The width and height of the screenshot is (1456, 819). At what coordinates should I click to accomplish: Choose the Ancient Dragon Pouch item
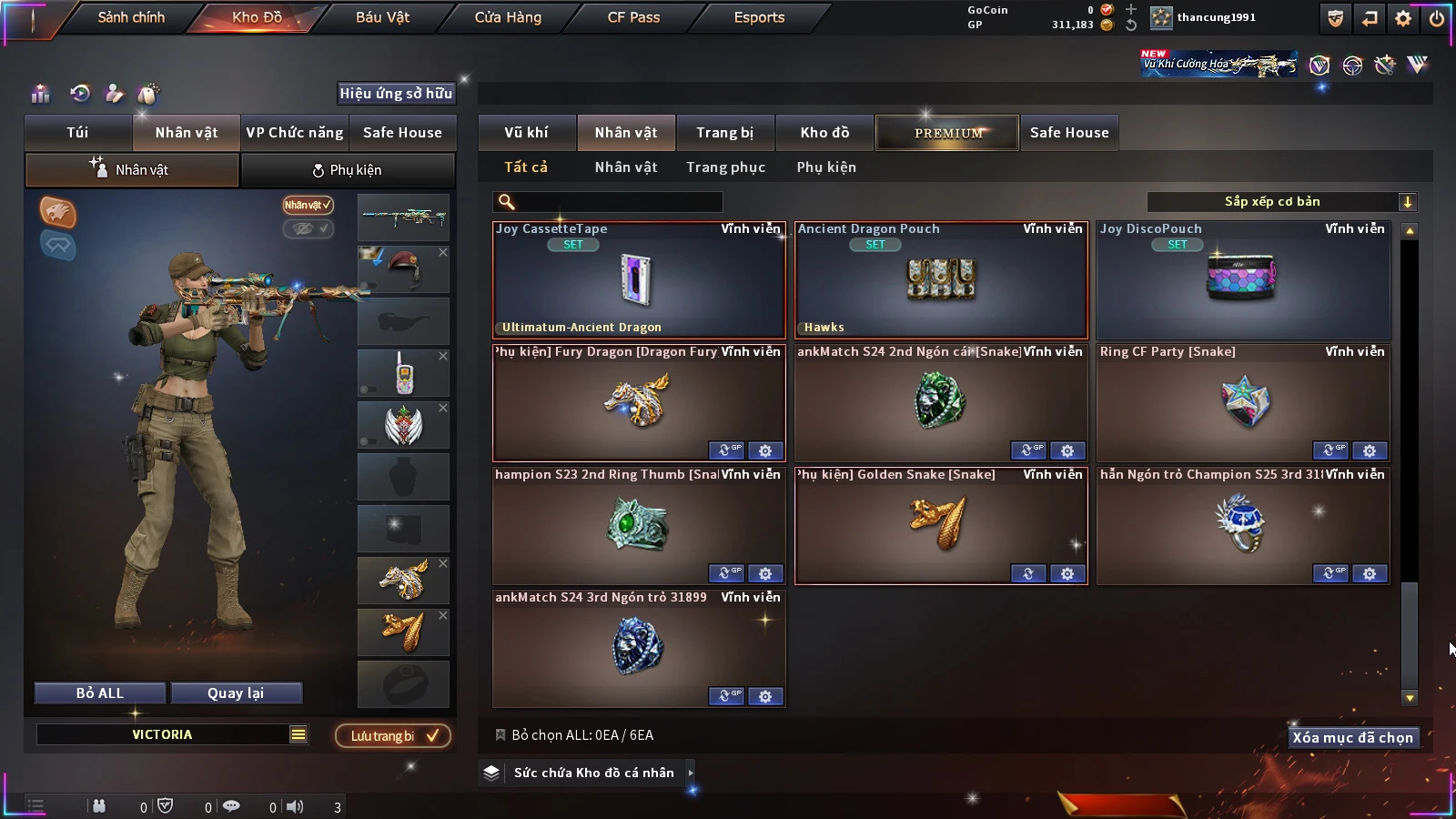pos(940,280)
